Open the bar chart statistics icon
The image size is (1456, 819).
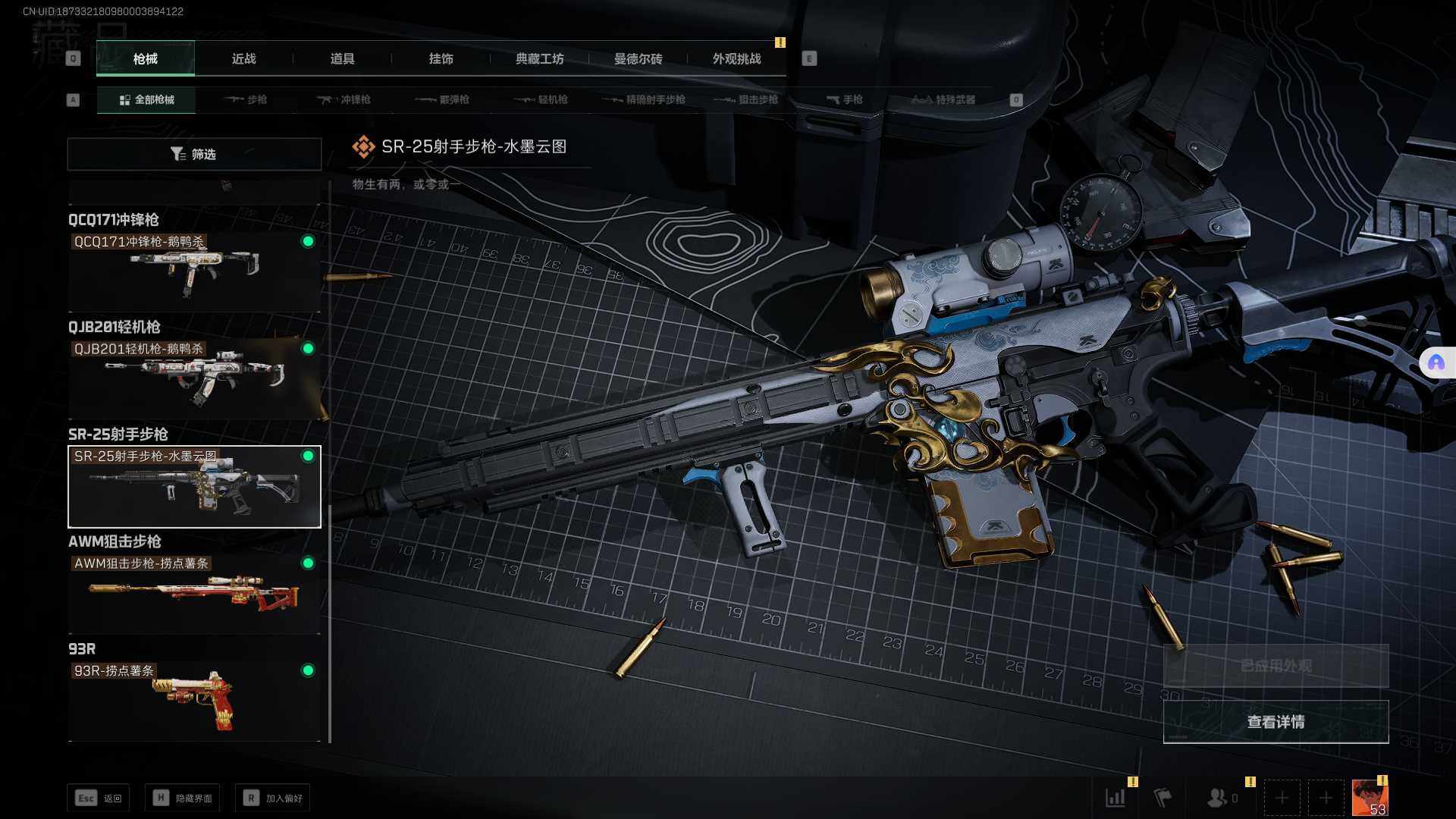(1115, 797)
